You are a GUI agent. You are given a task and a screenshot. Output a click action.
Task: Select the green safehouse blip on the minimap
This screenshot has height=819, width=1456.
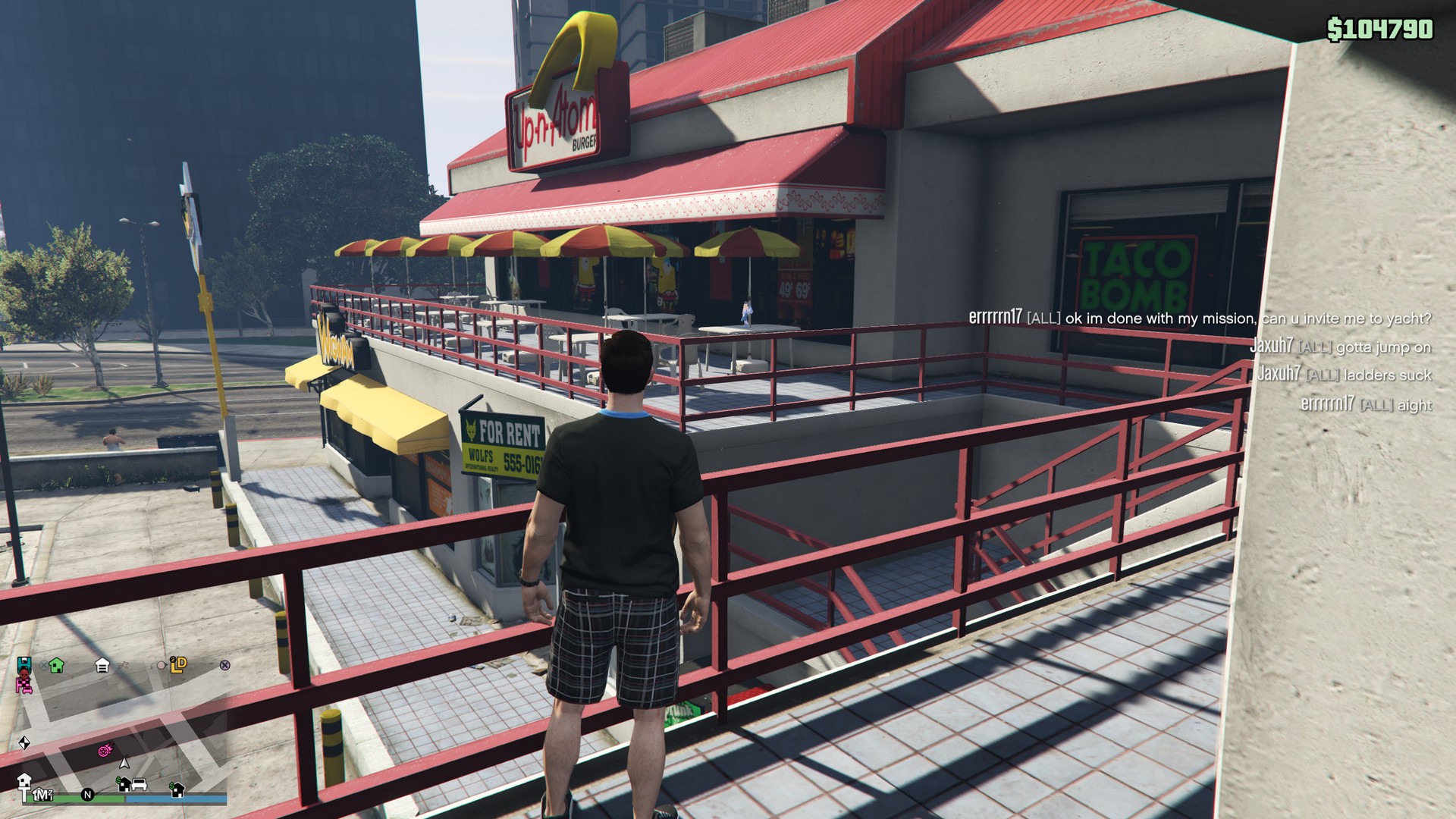point(55,665)
